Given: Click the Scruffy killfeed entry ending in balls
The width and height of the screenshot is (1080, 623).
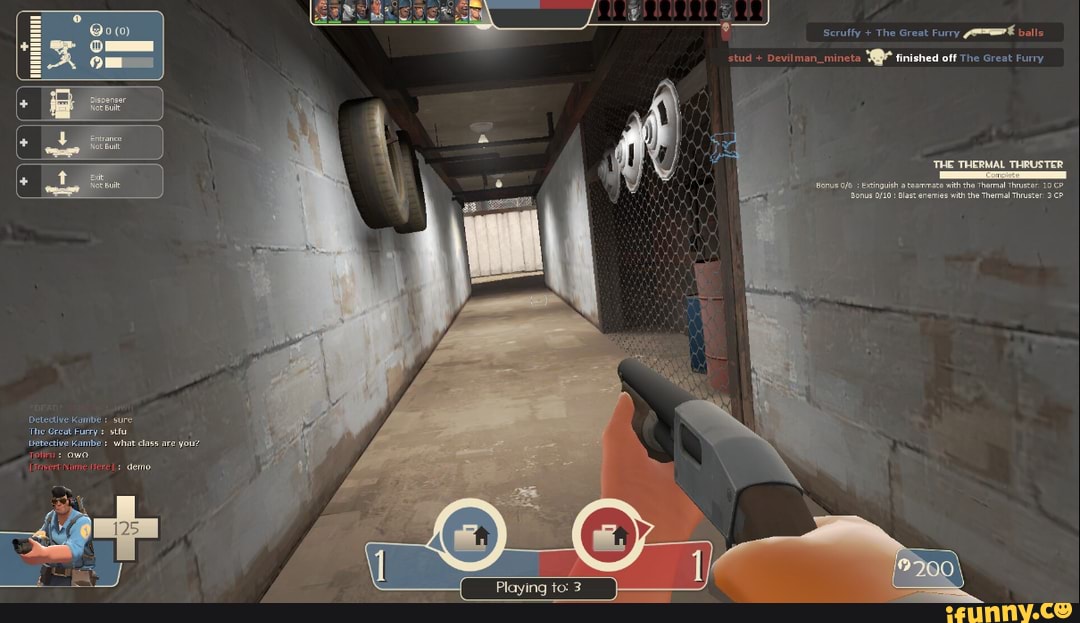Looking at the screenshot, I should 933,33.
